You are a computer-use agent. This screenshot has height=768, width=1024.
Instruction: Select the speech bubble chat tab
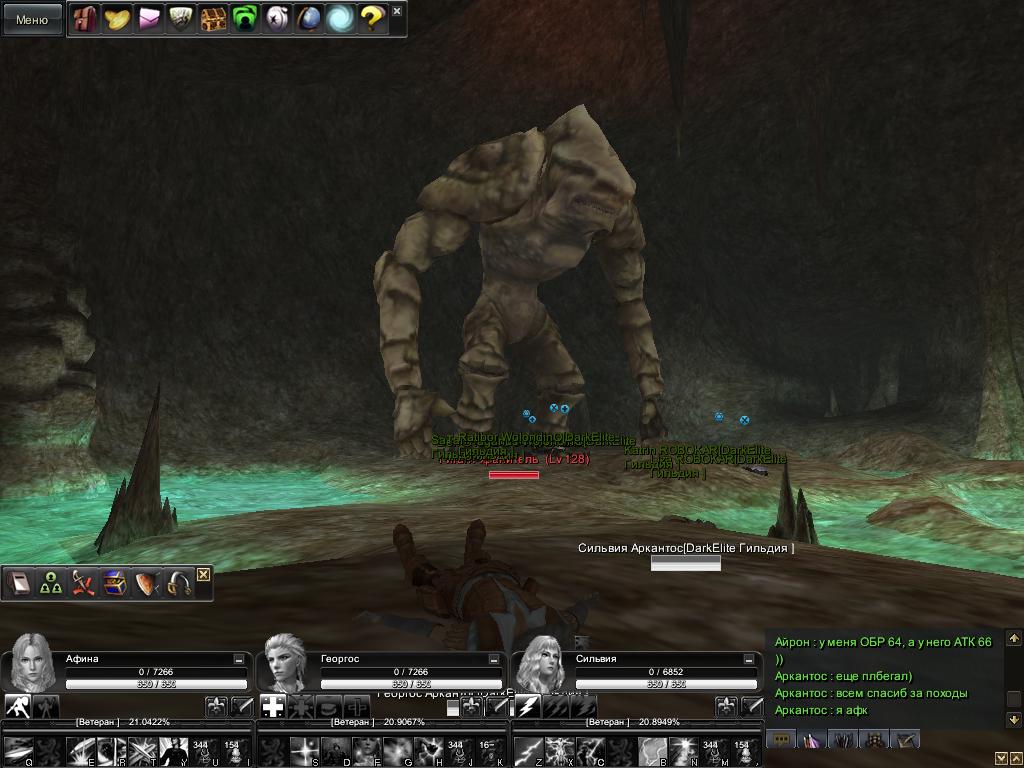(781, 740)
